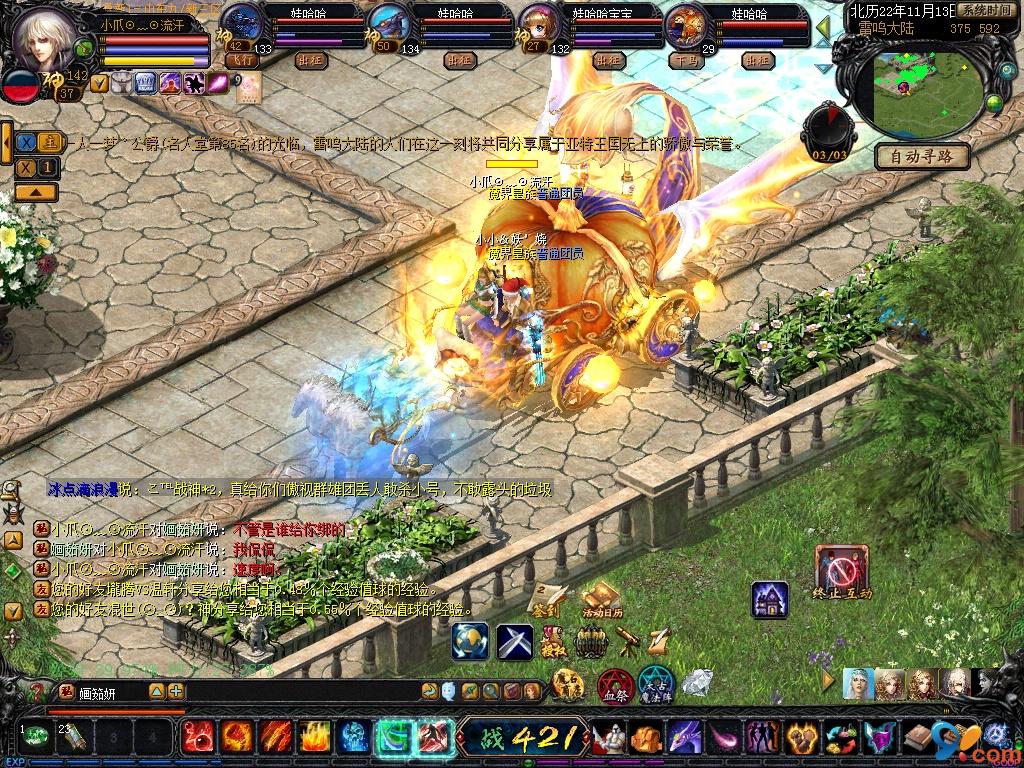
Task: Click the 魔法阵 hexagram icon
Action: click(x=657, y=685)
